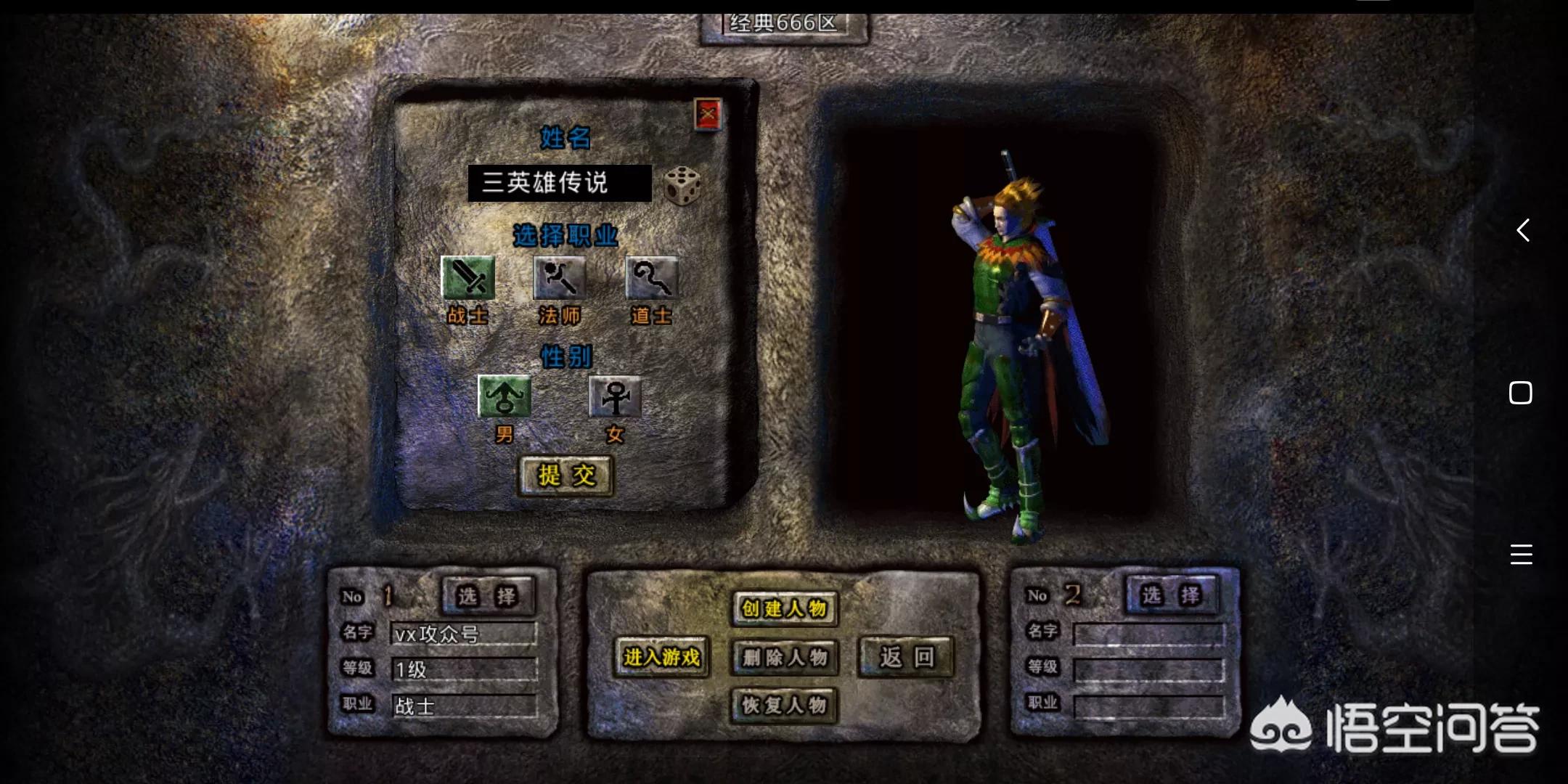Enter the game with 进入游戏

[x=661, y=658]
